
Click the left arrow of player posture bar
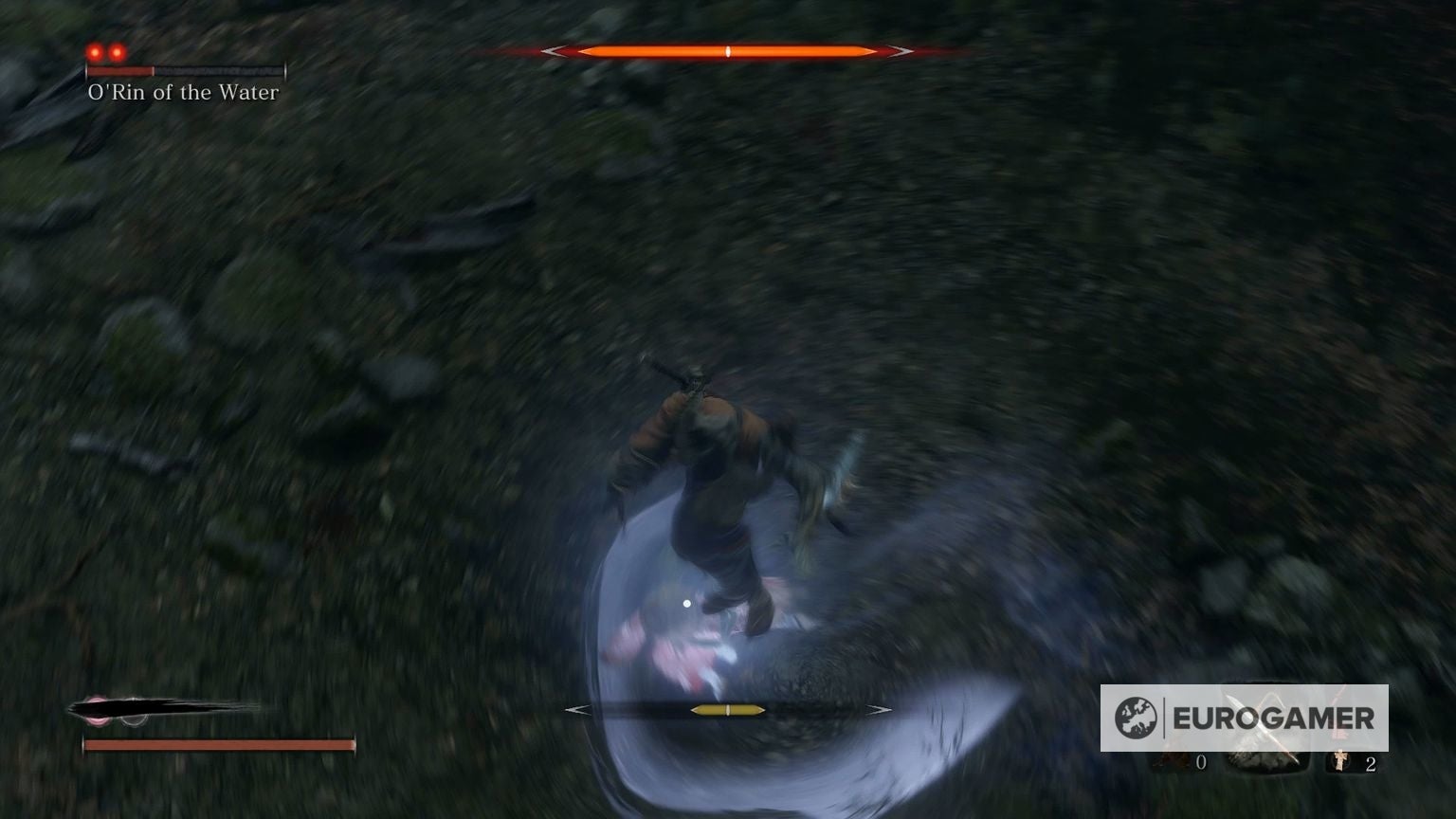click(x=576, y=708)
